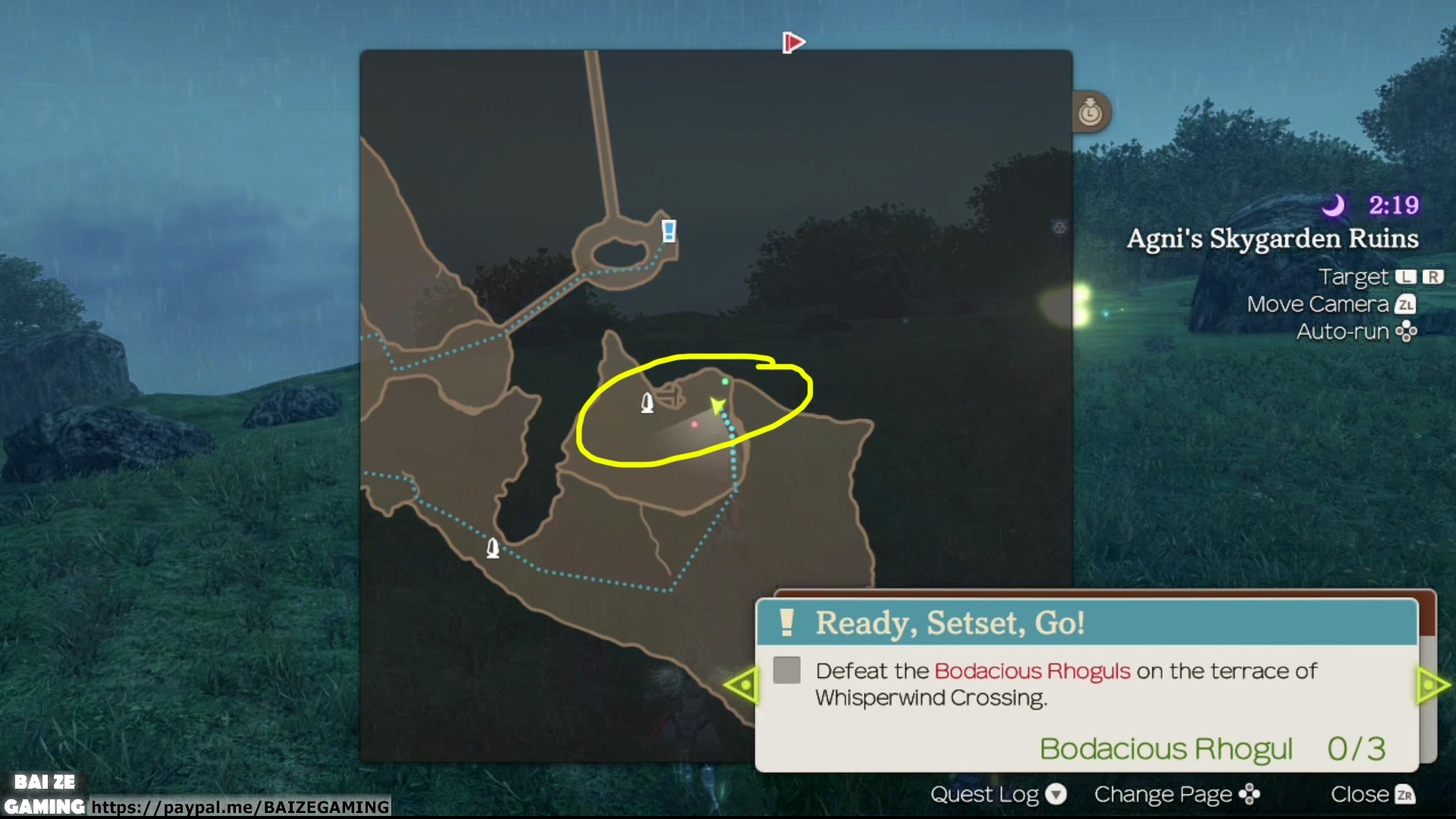
Task: Tick the Bodacious Rhoguls objective checkbox
Action: (786, 670)
